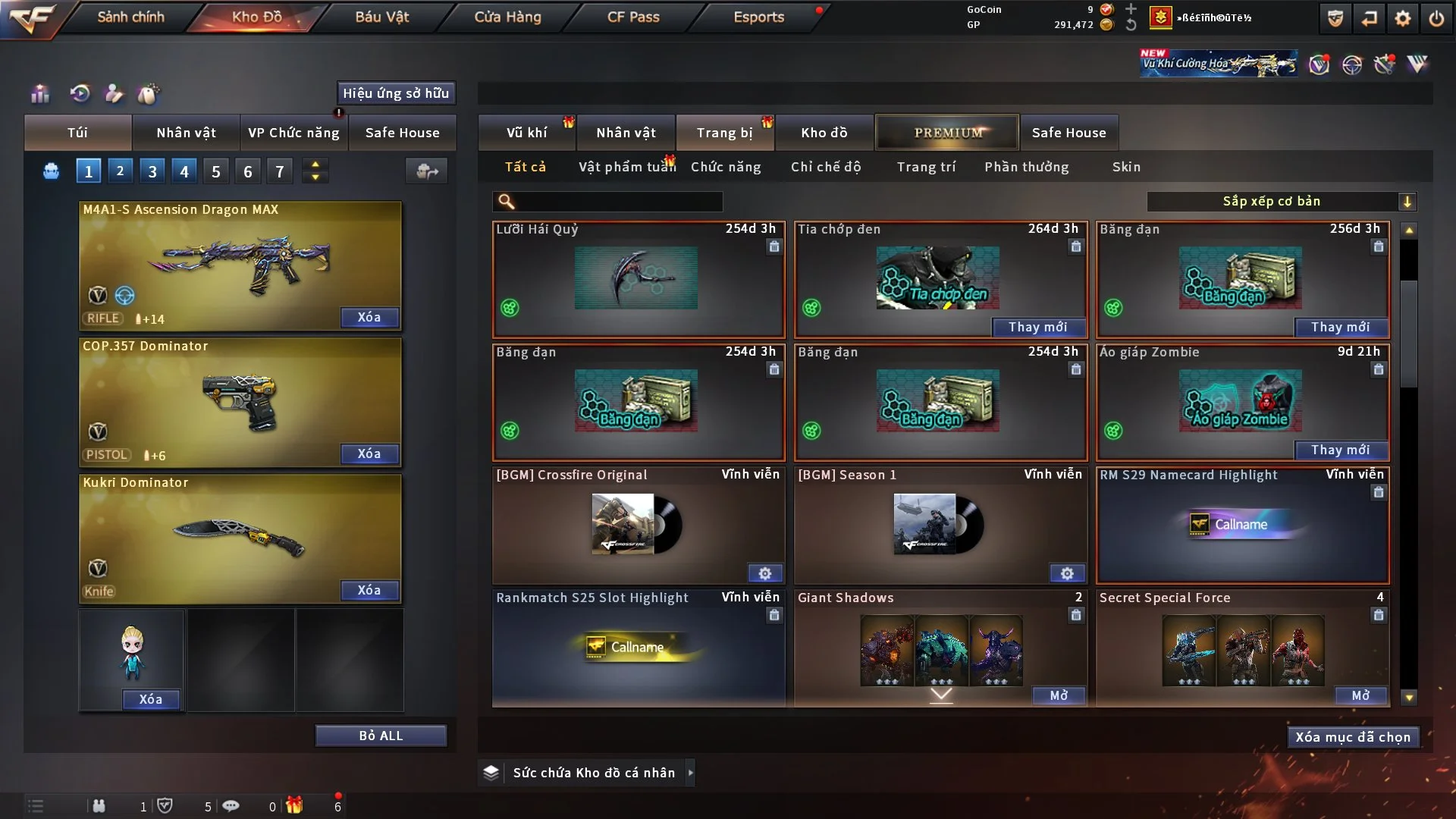Renew the Tia chớp đen item
Screen dimensions: 1456x819
point(1038,327)
